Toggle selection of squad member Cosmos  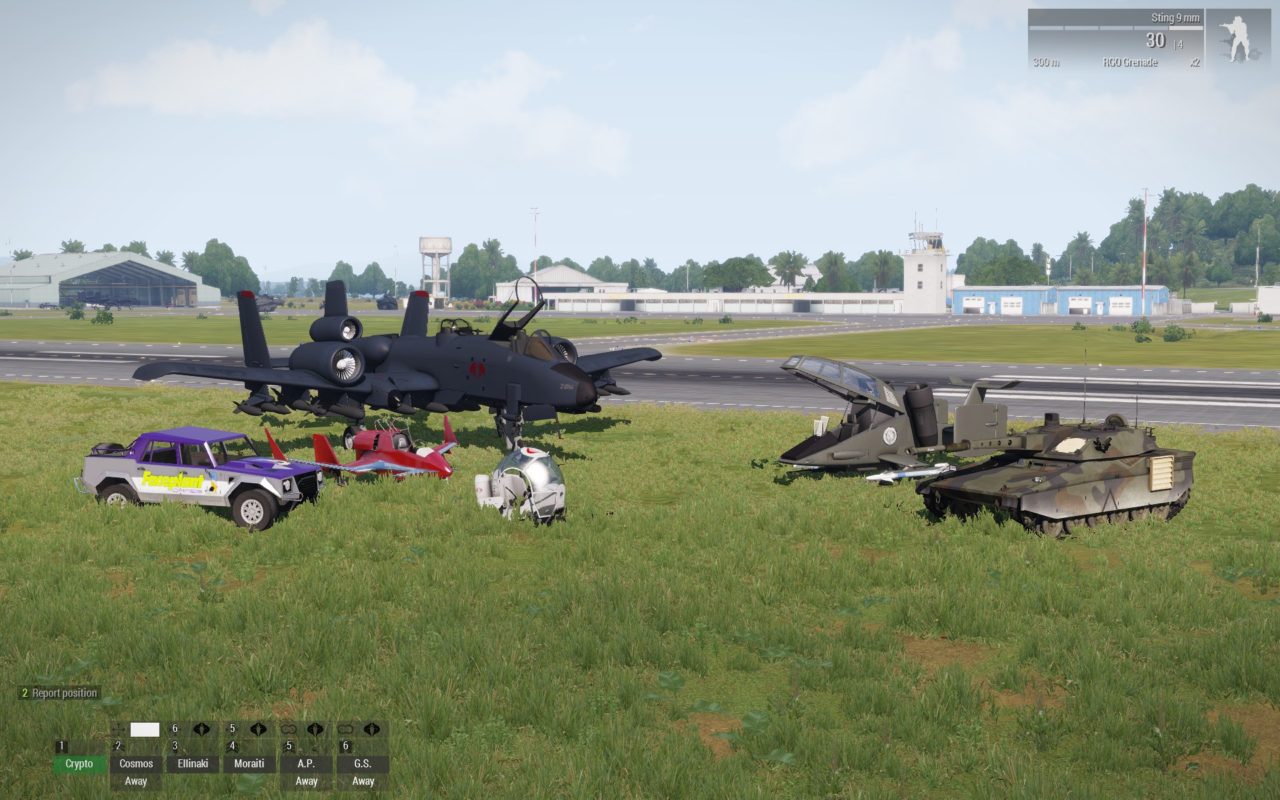coord(137,763)
